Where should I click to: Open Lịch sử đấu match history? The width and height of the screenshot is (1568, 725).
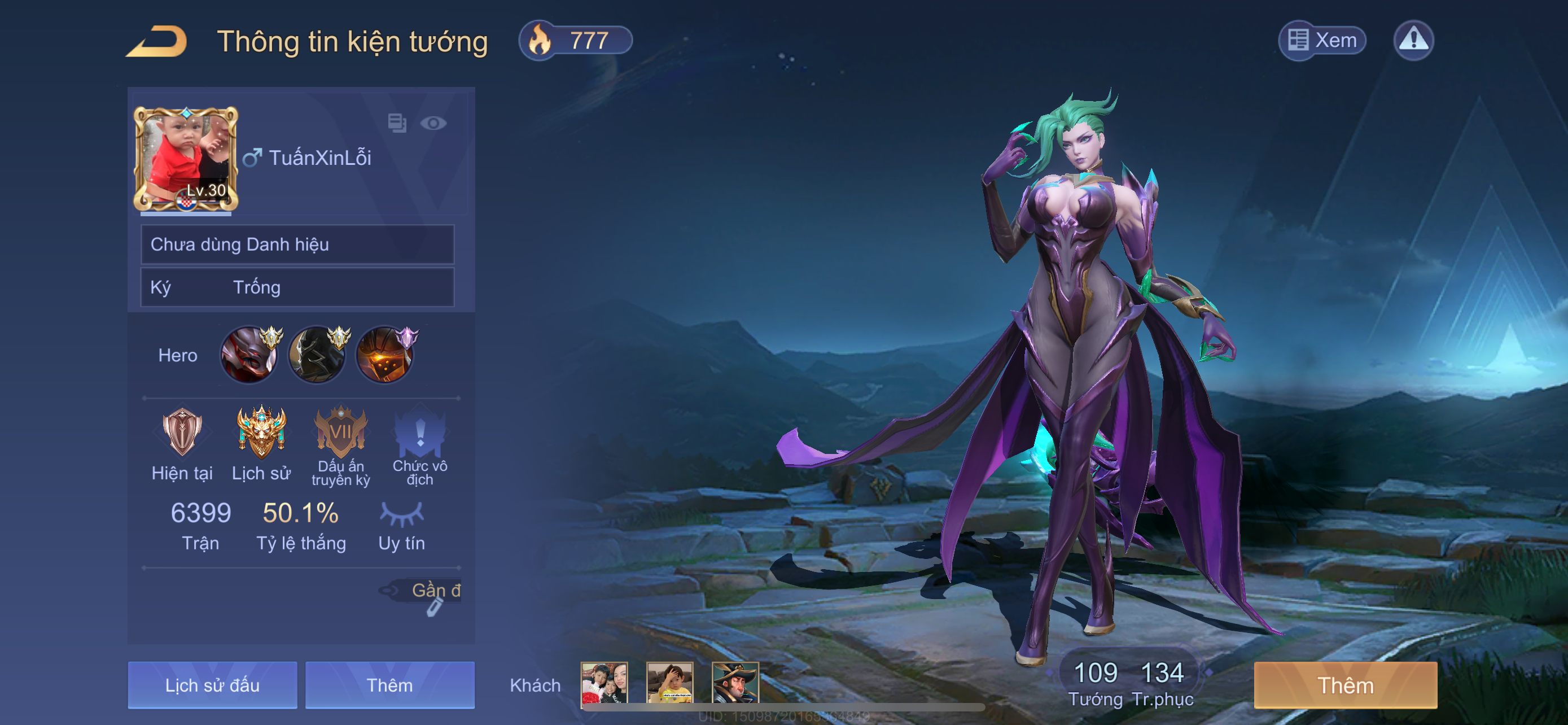[212, 685]
